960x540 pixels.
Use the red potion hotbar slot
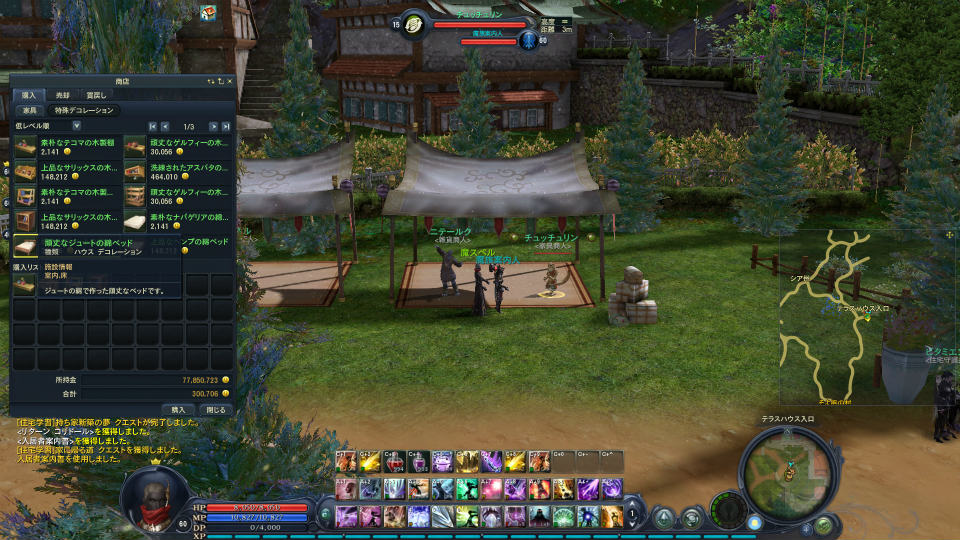pos(395,462)
